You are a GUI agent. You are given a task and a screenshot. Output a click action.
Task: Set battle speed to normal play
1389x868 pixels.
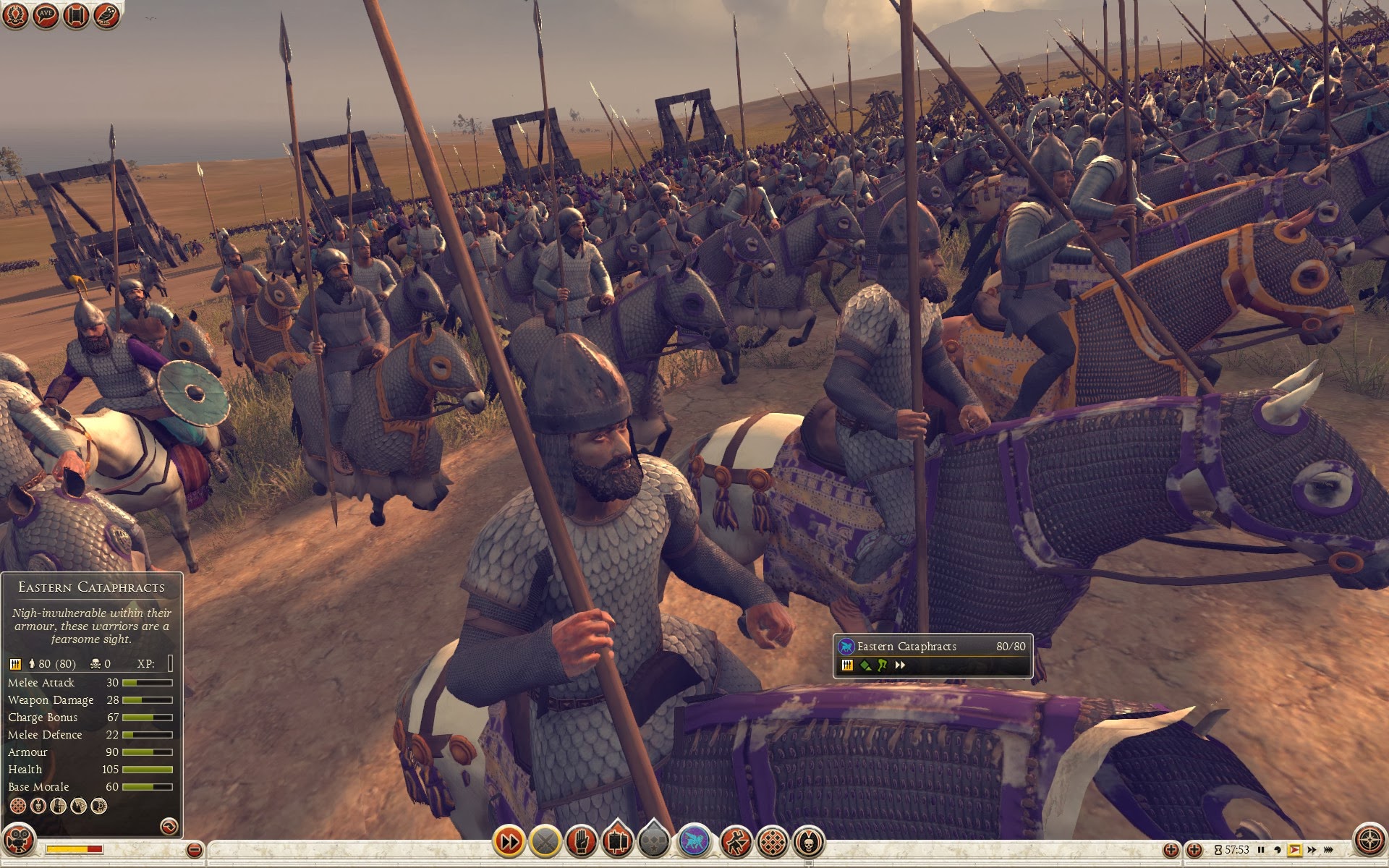pyautogui.click(x=1294, y=850)
